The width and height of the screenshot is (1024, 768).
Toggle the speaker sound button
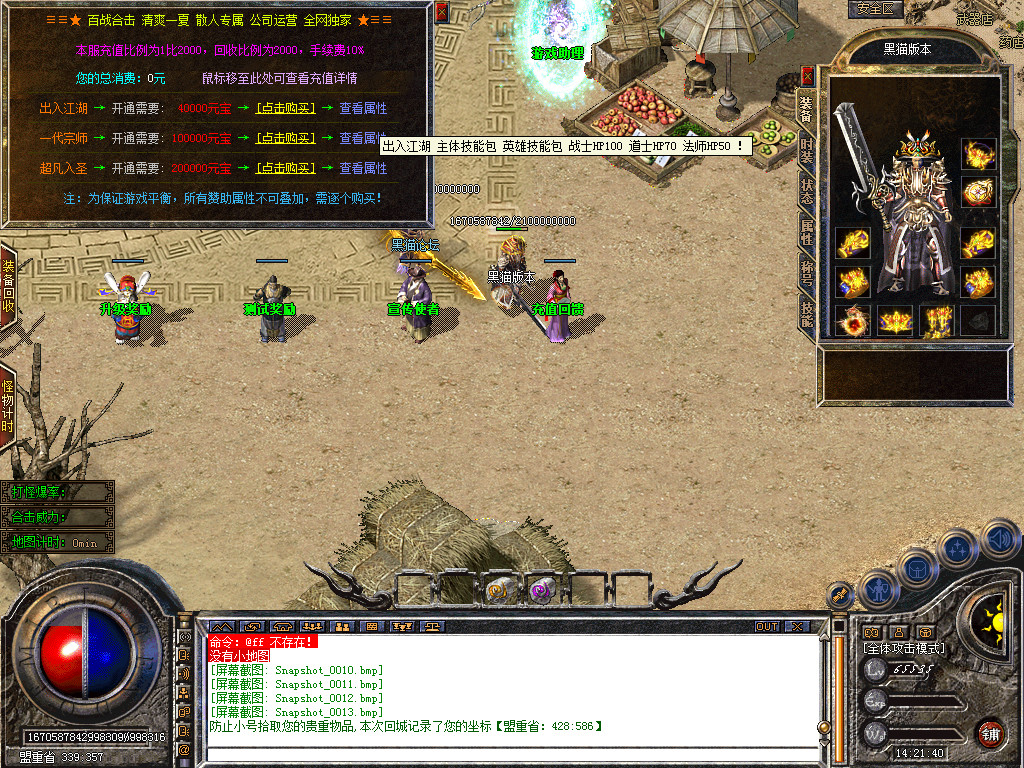point(1000,540)
